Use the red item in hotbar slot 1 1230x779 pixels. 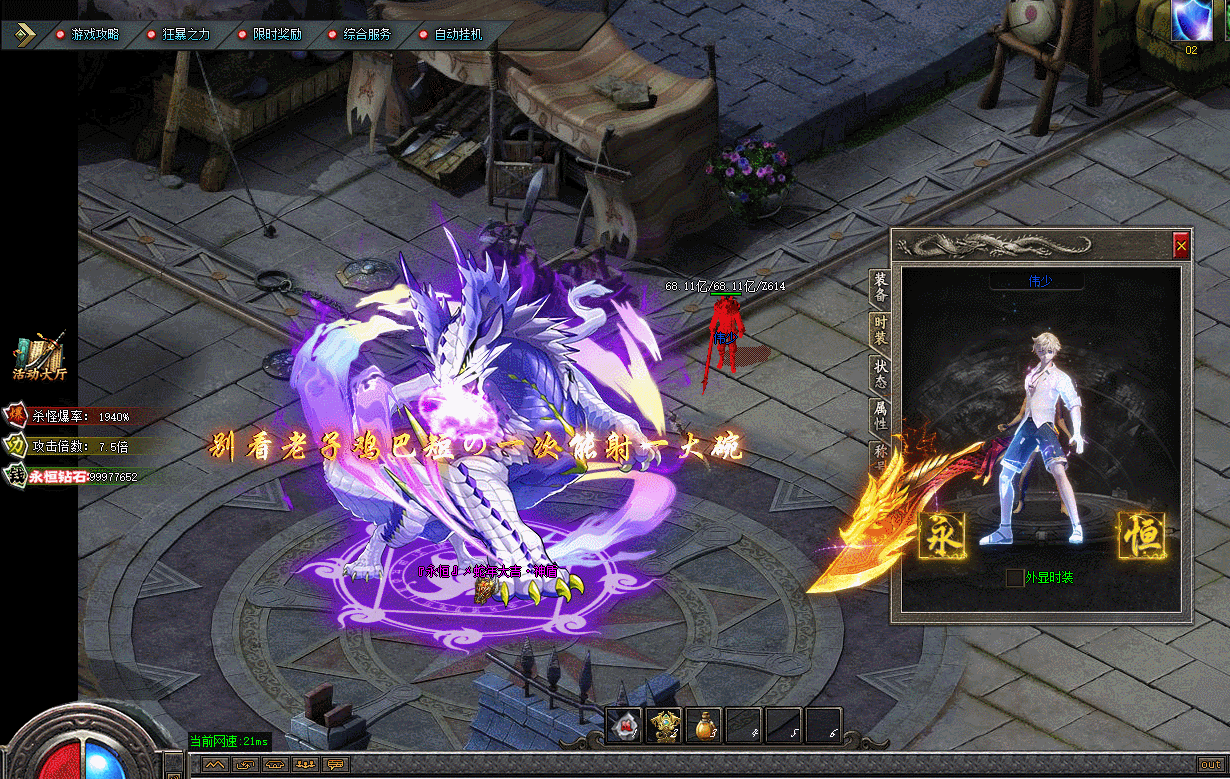point(624,726)
